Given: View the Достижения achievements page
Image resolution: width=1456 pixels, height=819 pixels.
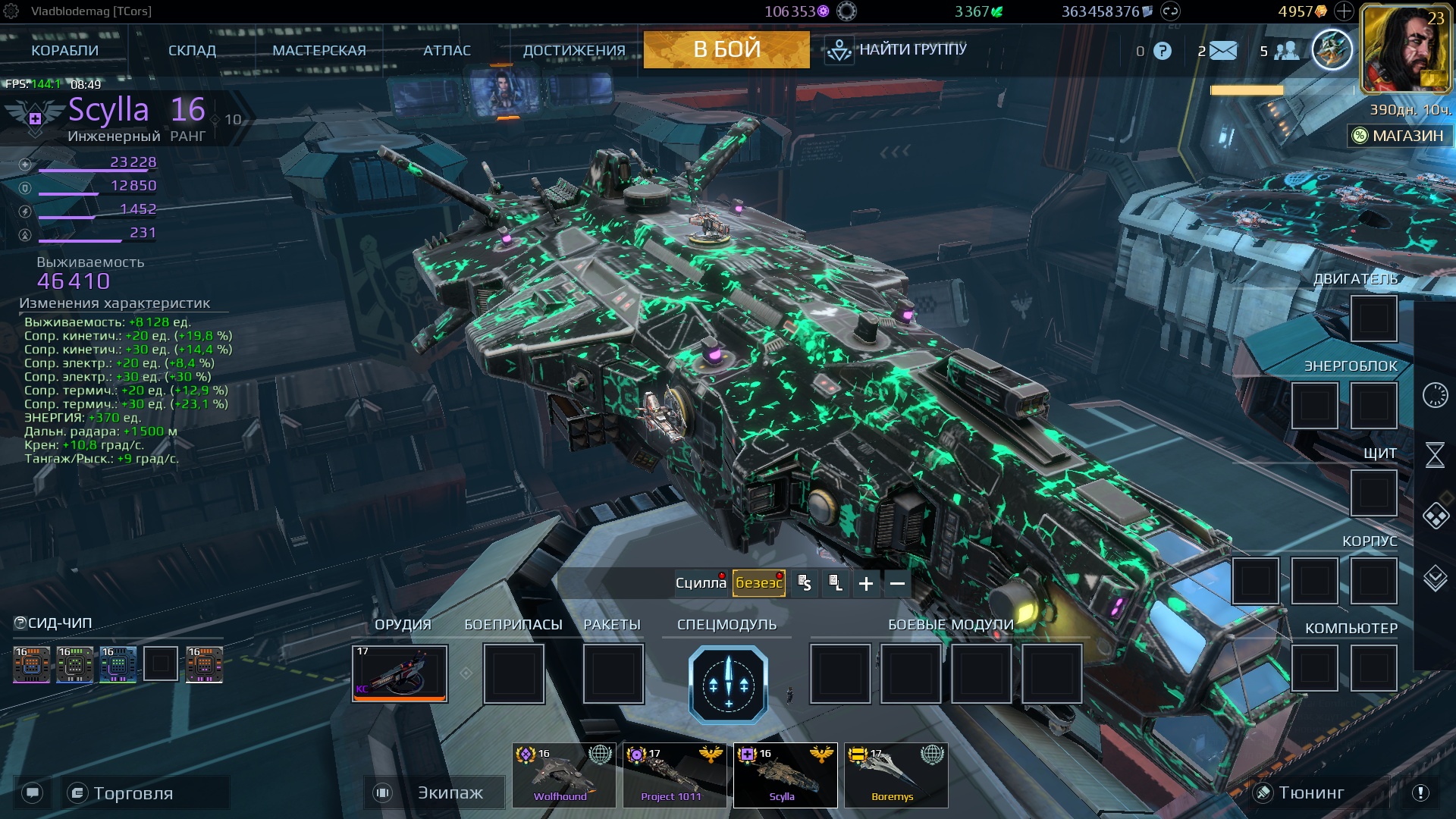Looking at the screenshot, I should tap(574, 51).
